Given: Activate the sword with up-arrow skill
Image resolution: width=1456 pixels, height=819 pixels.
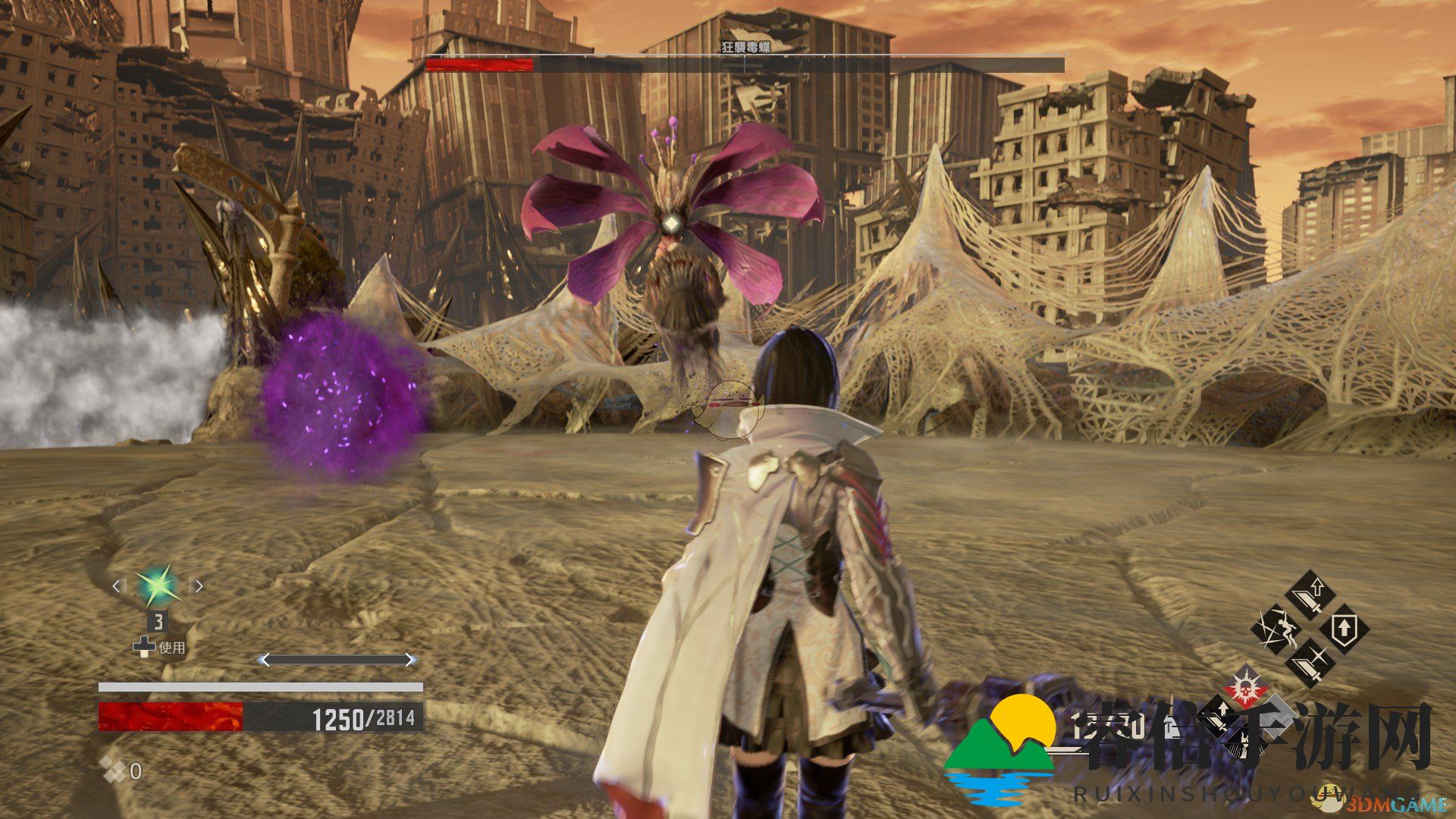Looking at the screenshot, I should [1310, 596].
